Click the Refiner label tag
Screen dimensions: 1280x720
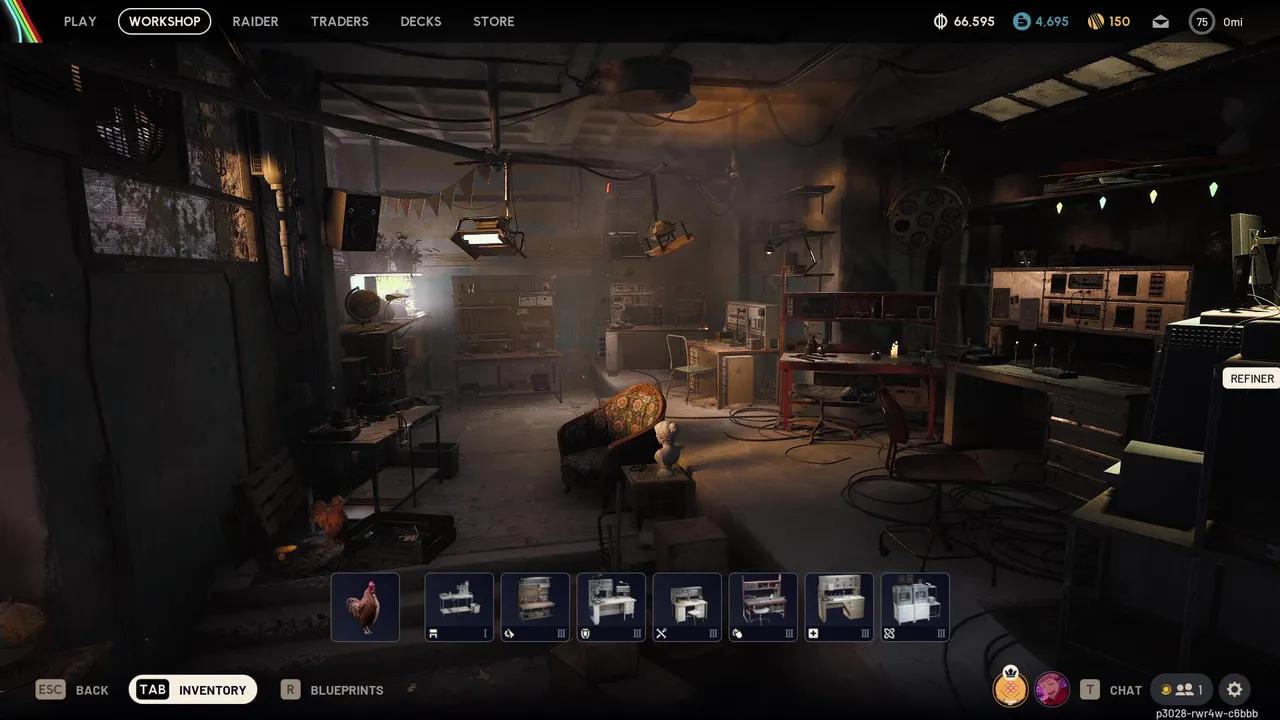coord(1251,378)
